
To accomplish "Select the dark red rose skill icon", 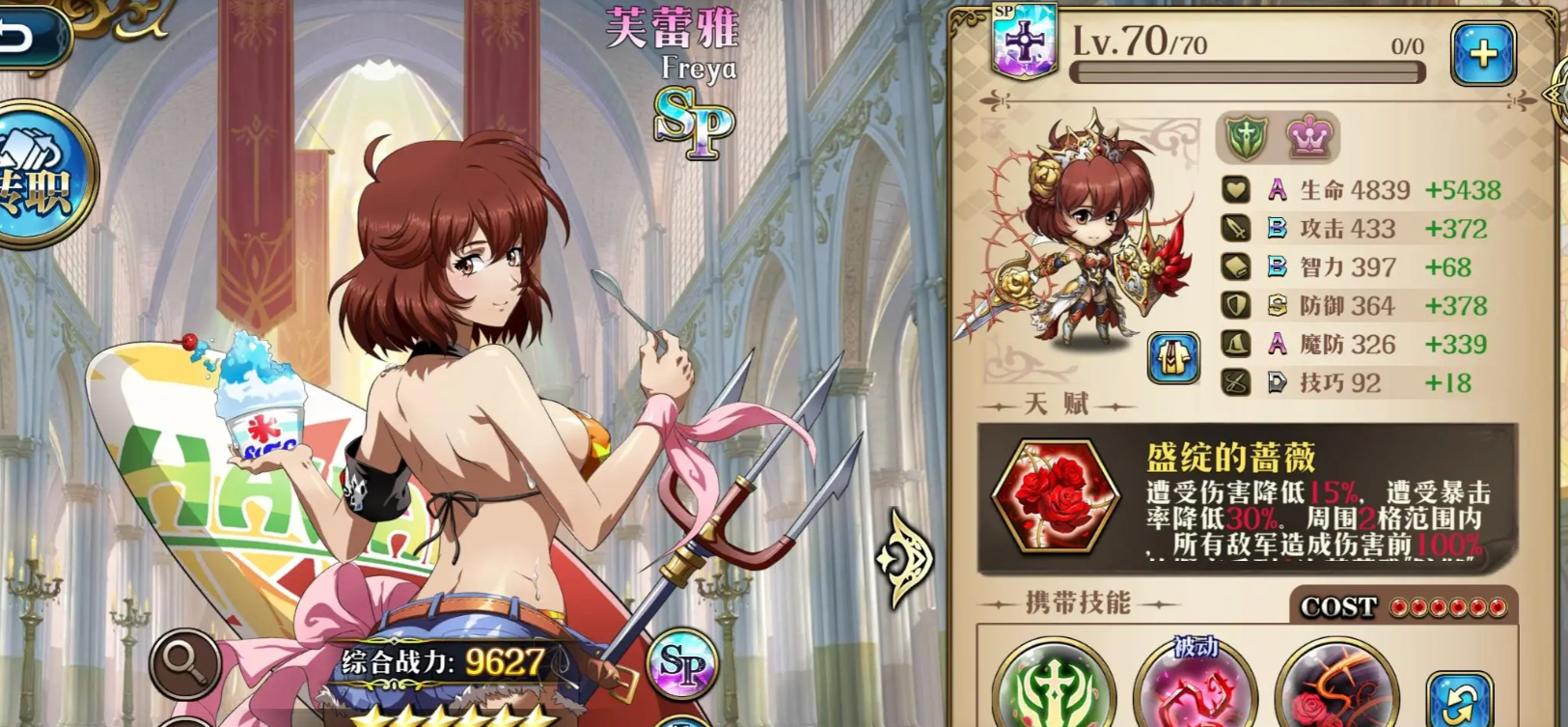I will [1336, 690].
